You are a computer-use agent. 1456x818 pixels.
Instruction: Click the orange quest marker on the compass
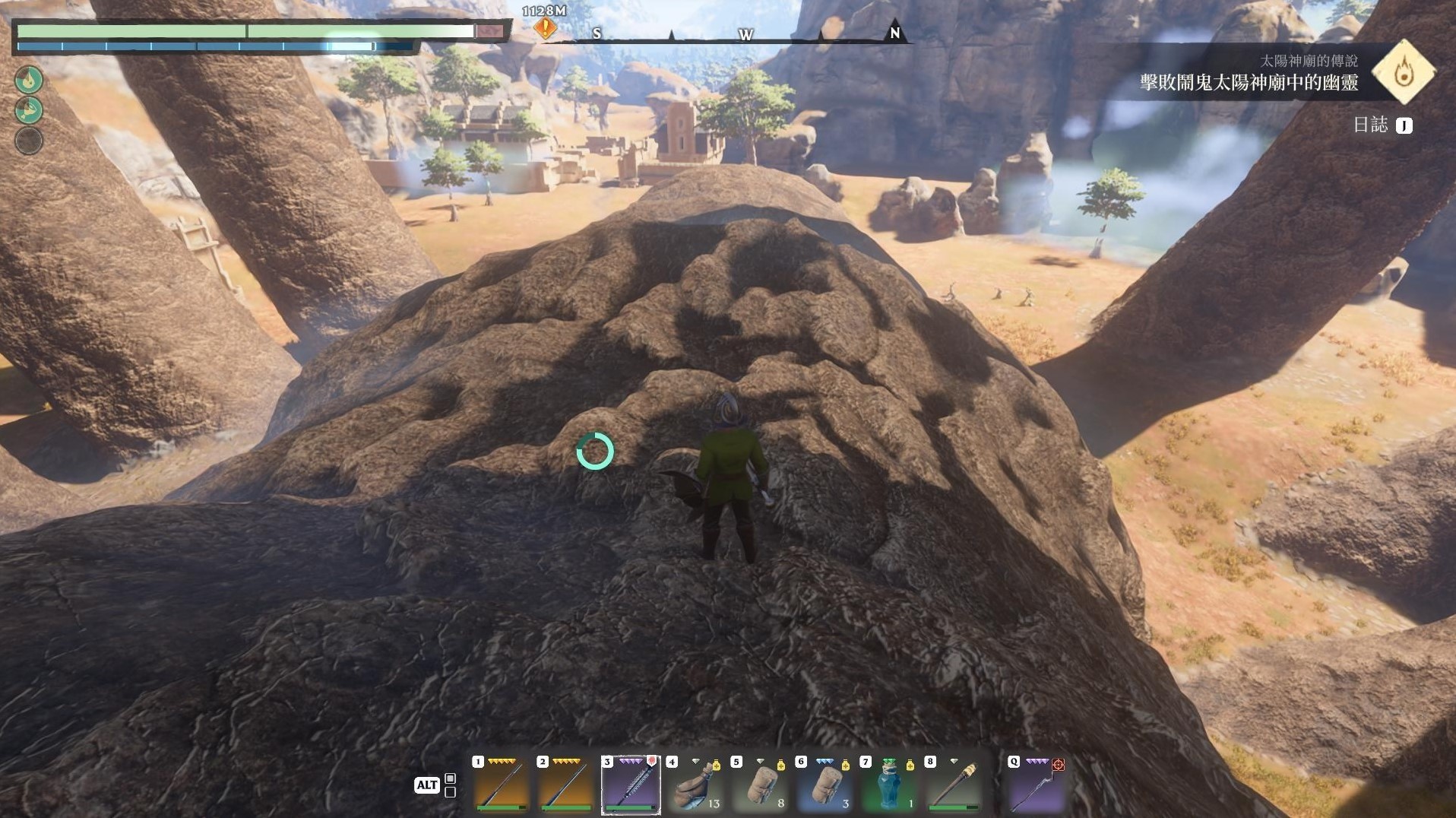click(x=545, y=28)
